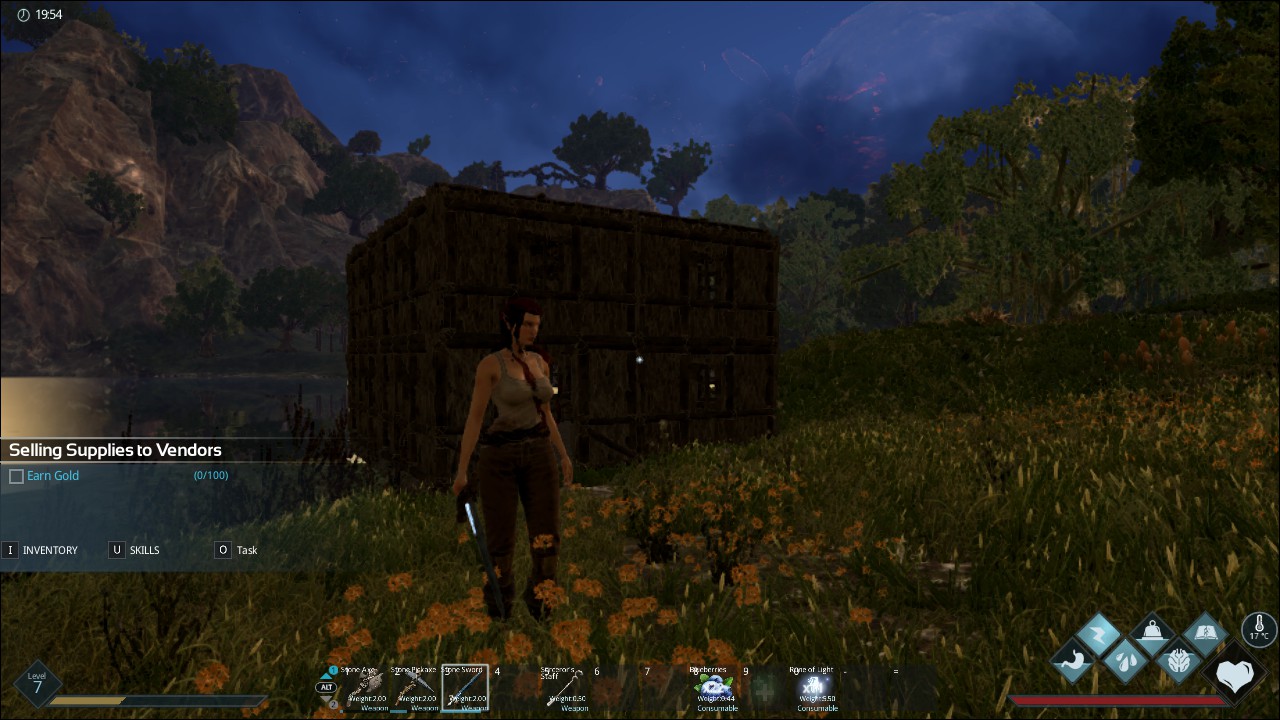The height and width of the screenshot is (720, 1280).
Task: Equip the Sorcerer's Staff from the hotbar
Action: [x=567, y=690]
